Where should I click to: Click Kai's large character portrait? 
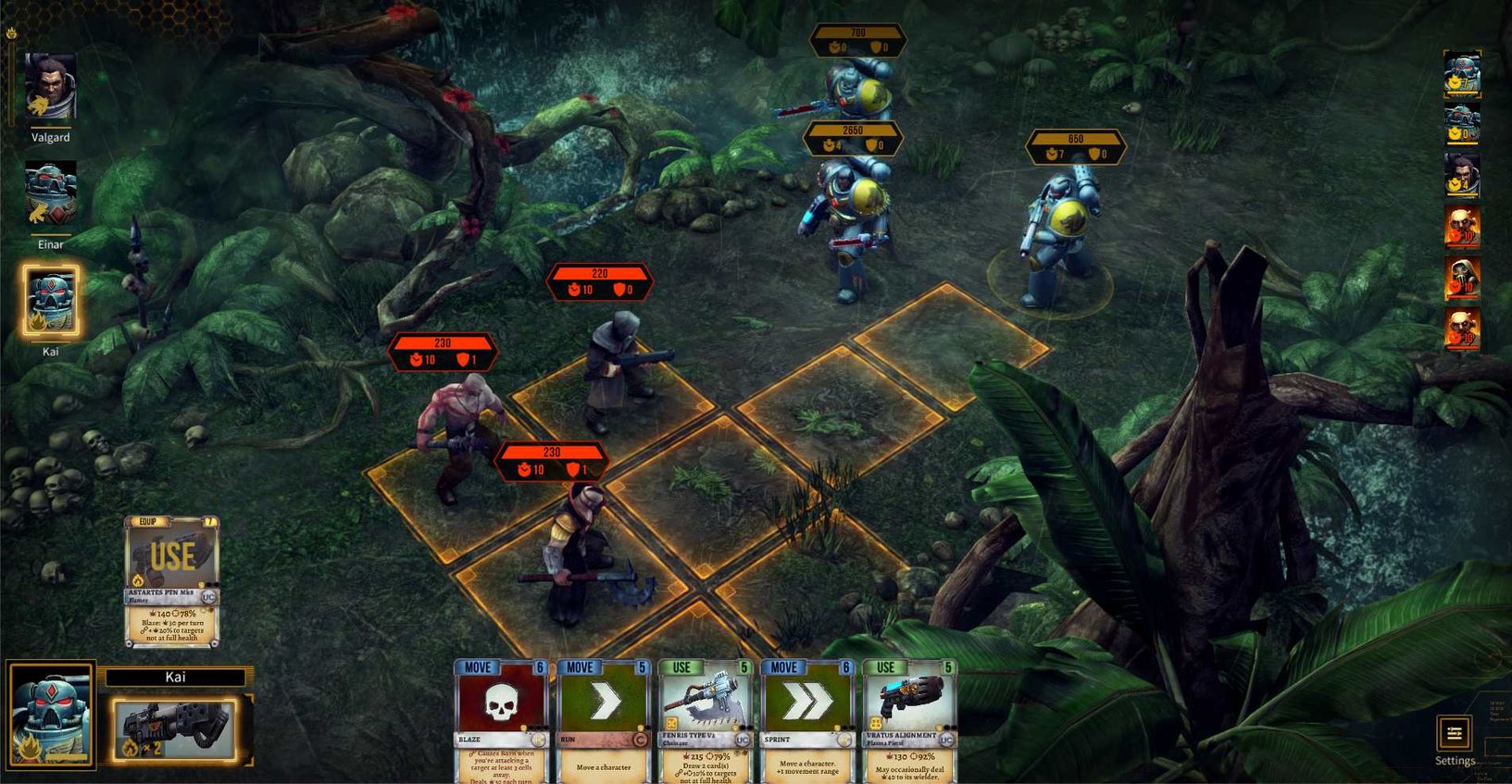51,714
